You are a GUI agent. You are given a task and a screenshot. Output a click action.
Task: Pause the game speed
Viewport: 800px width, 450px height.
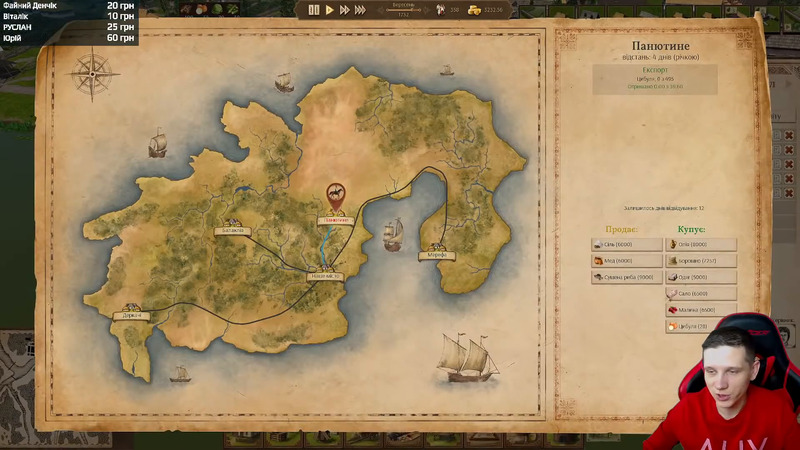pyautogui.click(x=314, y=10)
